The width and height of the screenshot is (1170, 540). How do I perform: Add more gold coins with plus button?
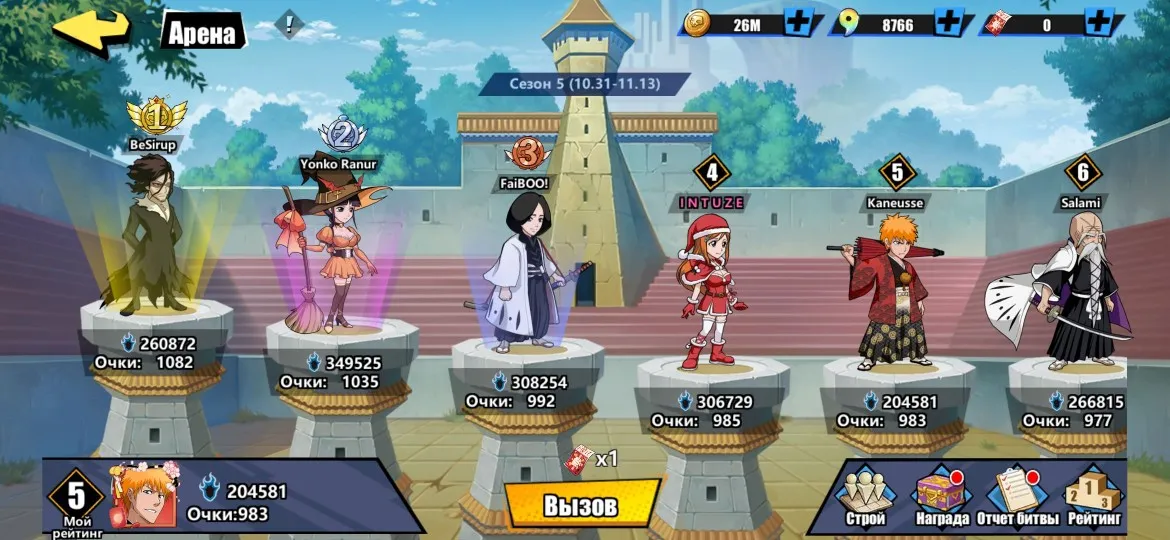[798, 24]
